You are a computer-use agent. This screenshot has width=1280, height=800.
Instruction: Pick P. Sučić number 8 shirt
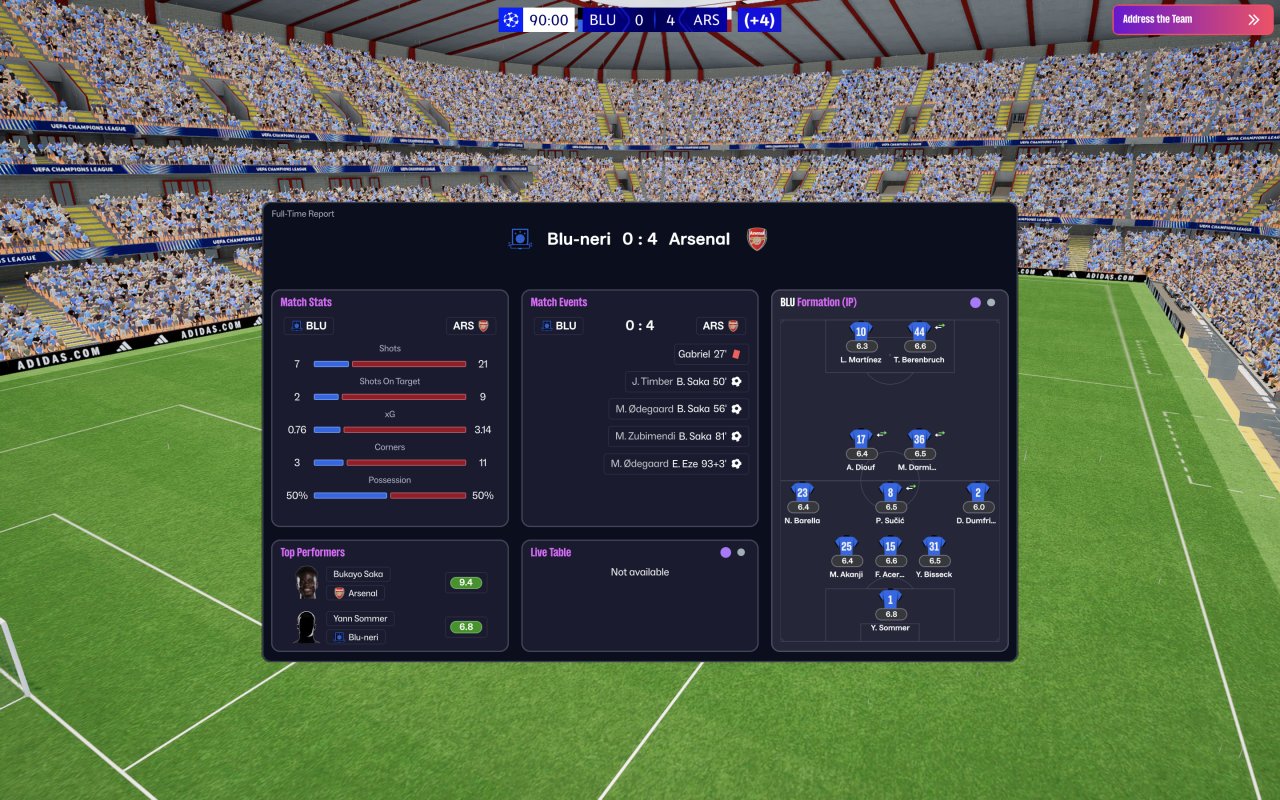(x=890, y=493)
